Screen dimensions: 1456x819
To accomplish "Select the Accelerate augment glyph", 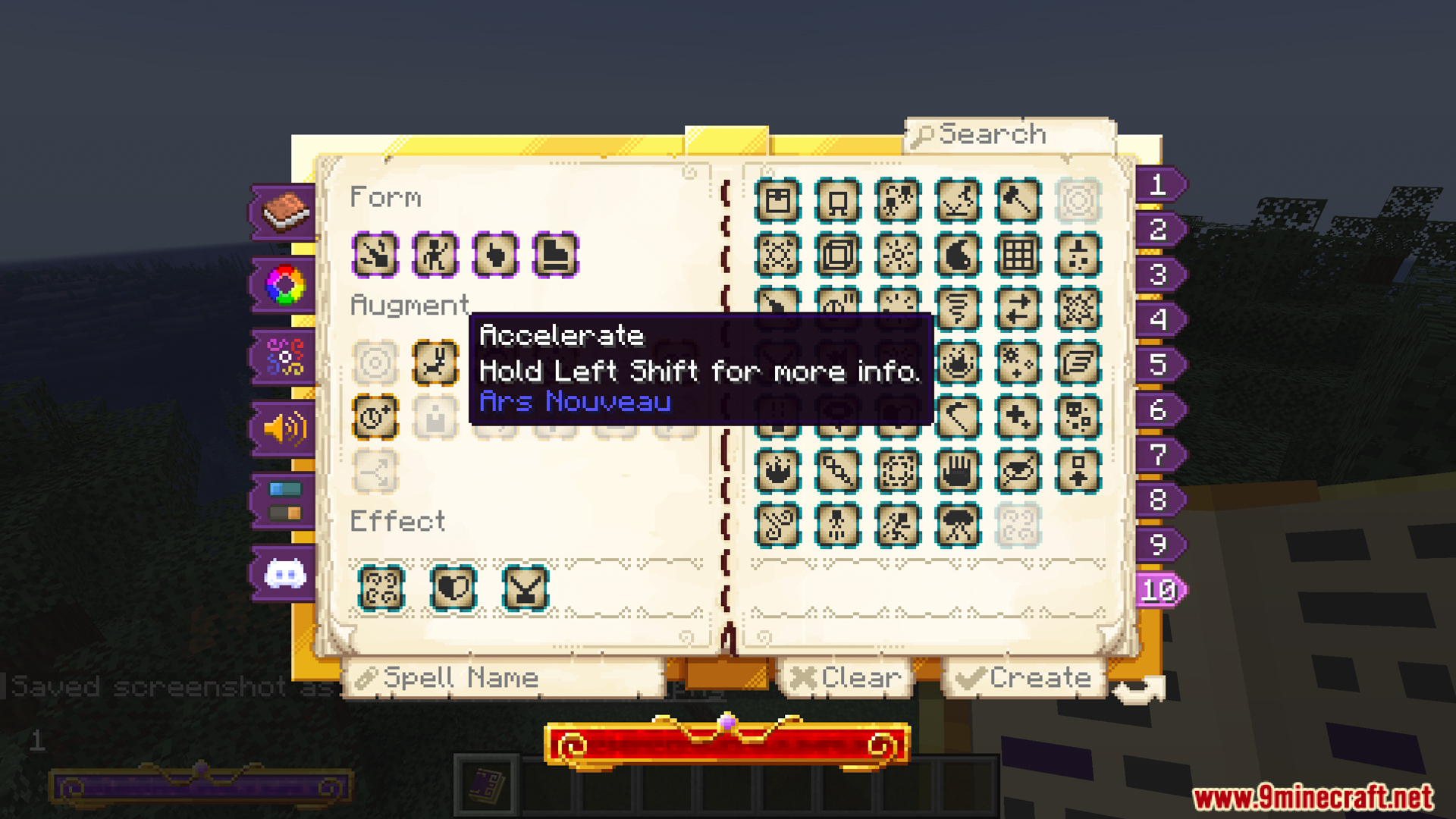I will [x=436, y=364].
